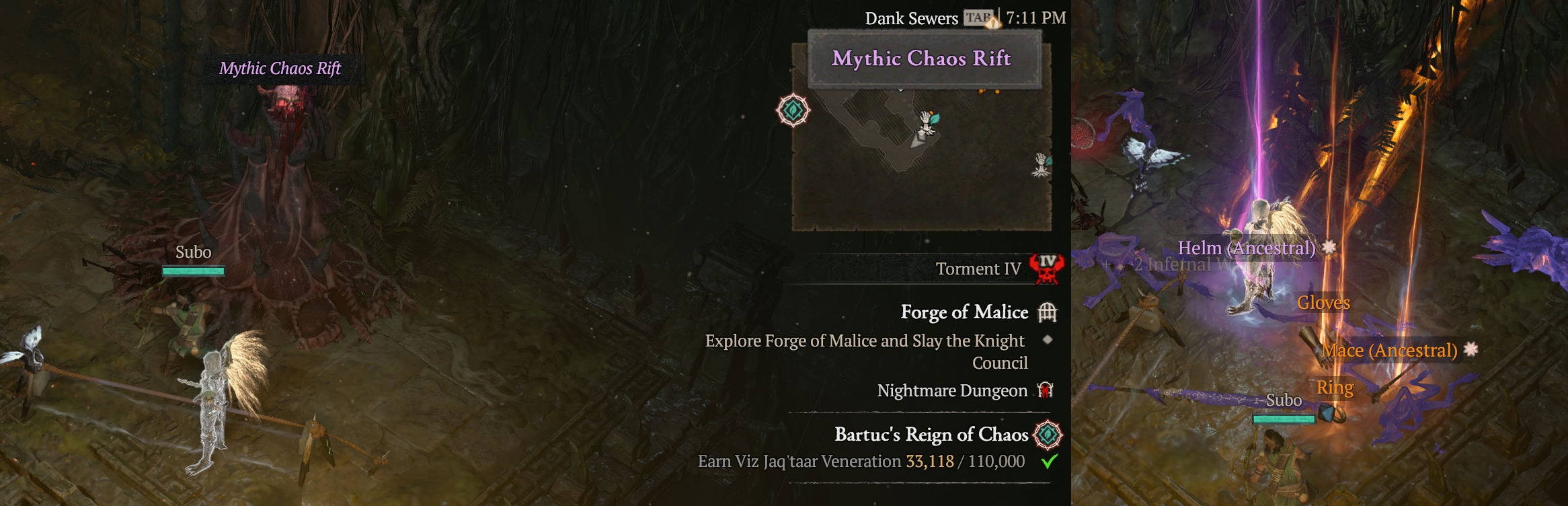
Task: Click the Chaos Rift marker beside minimap
Action: [x=793, y=110]
